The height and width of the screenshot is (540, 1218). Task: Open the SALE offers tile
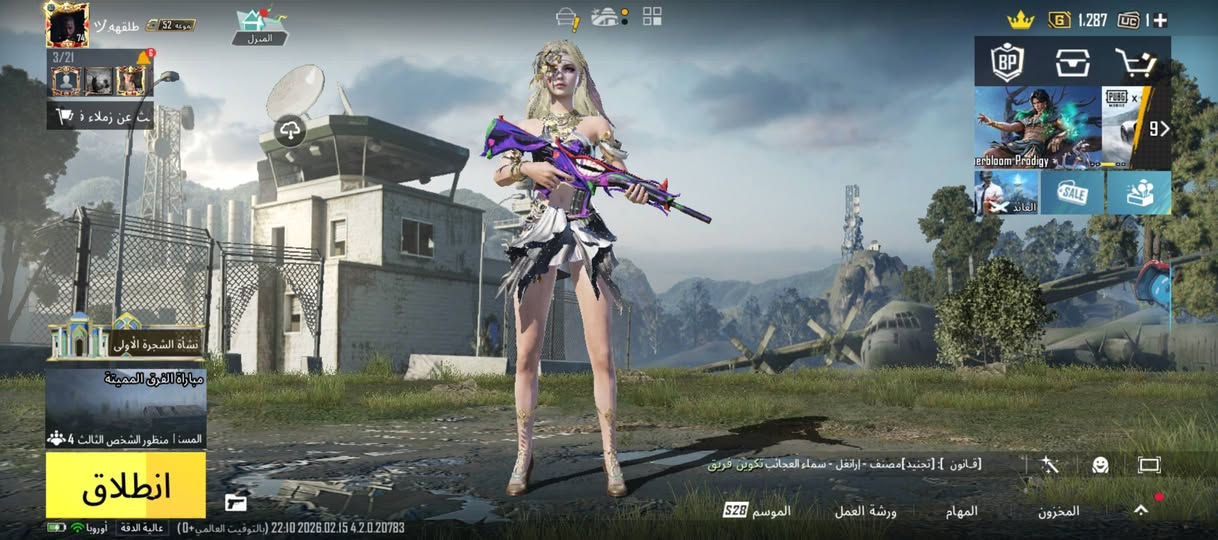pyautogui.click(x=1072, y=192)
